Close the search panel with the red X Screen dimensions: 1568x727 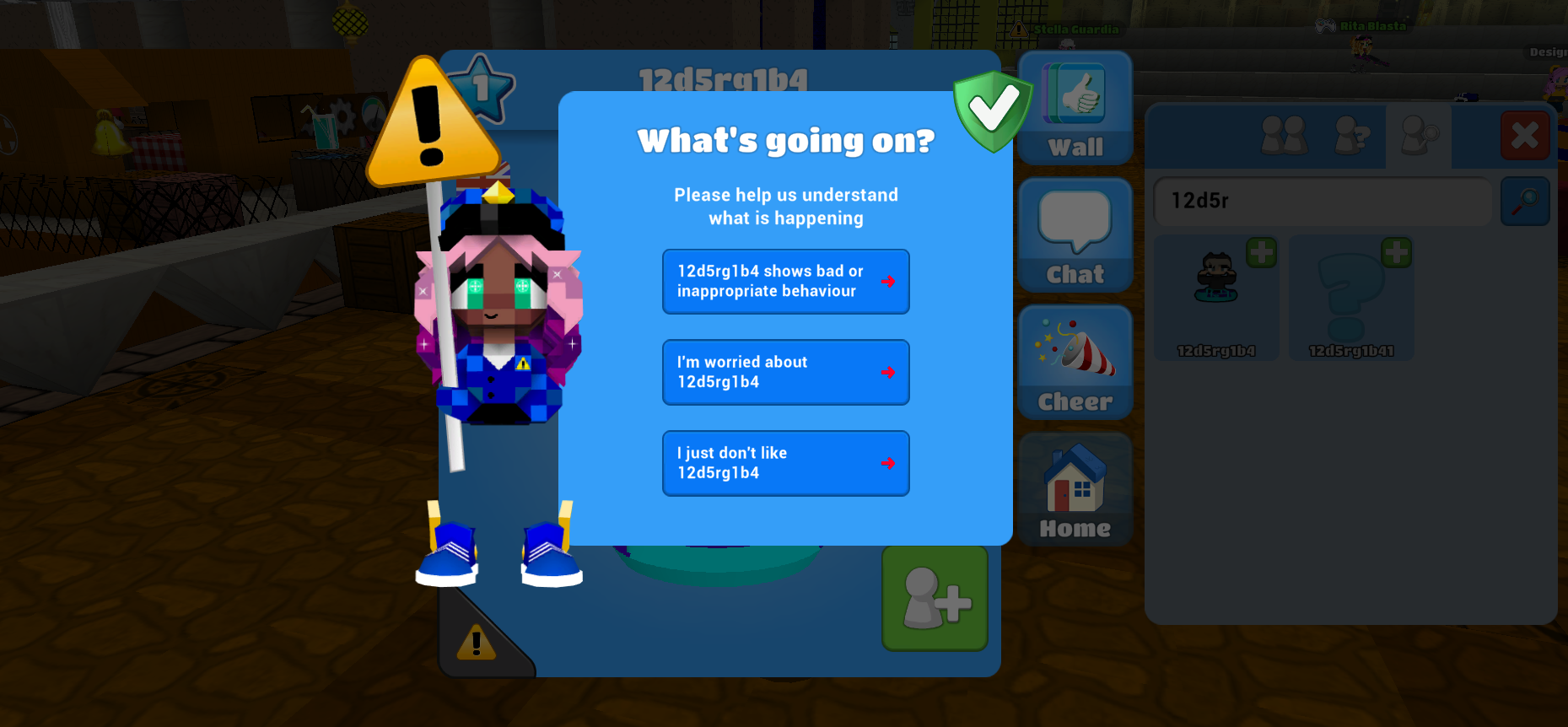1525,135
